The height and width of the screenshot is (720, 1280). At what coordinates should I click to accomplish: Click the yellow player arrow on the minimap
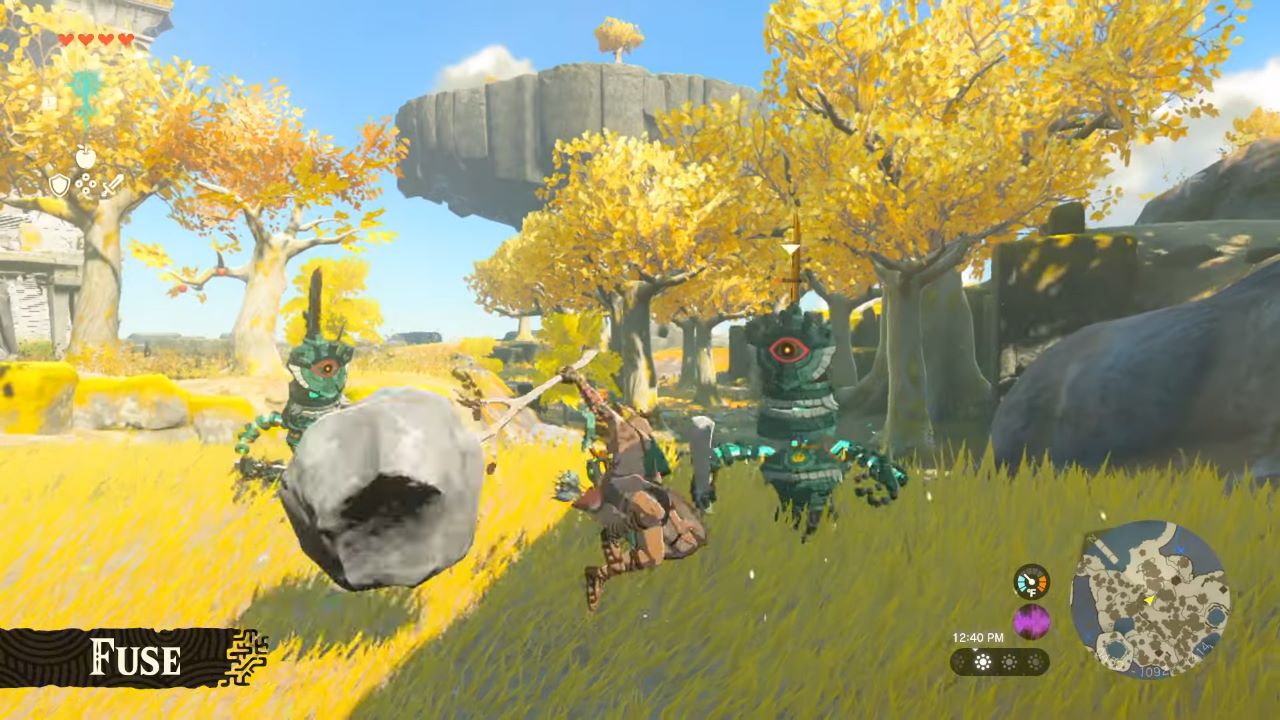pos(1149,601)
